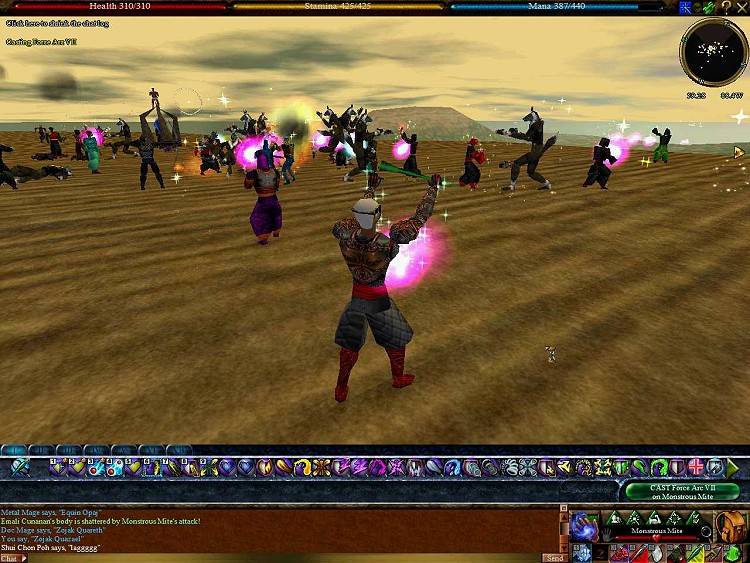
Task: Open the Chat button dropdown
Action: pyautogui.click(x=14, y=558)
